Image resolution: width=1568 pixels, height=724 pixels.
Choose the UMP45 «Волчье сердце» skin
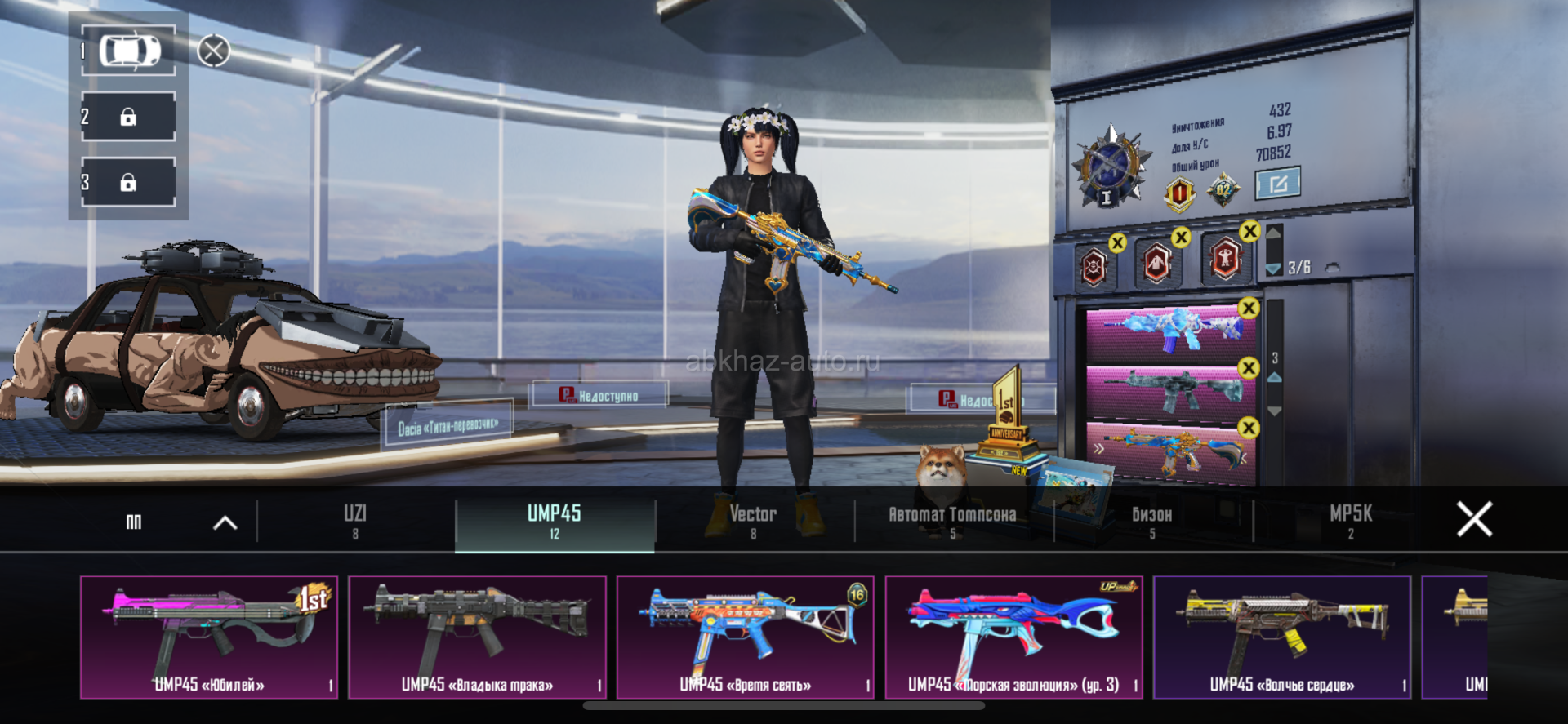[1281, 637]
